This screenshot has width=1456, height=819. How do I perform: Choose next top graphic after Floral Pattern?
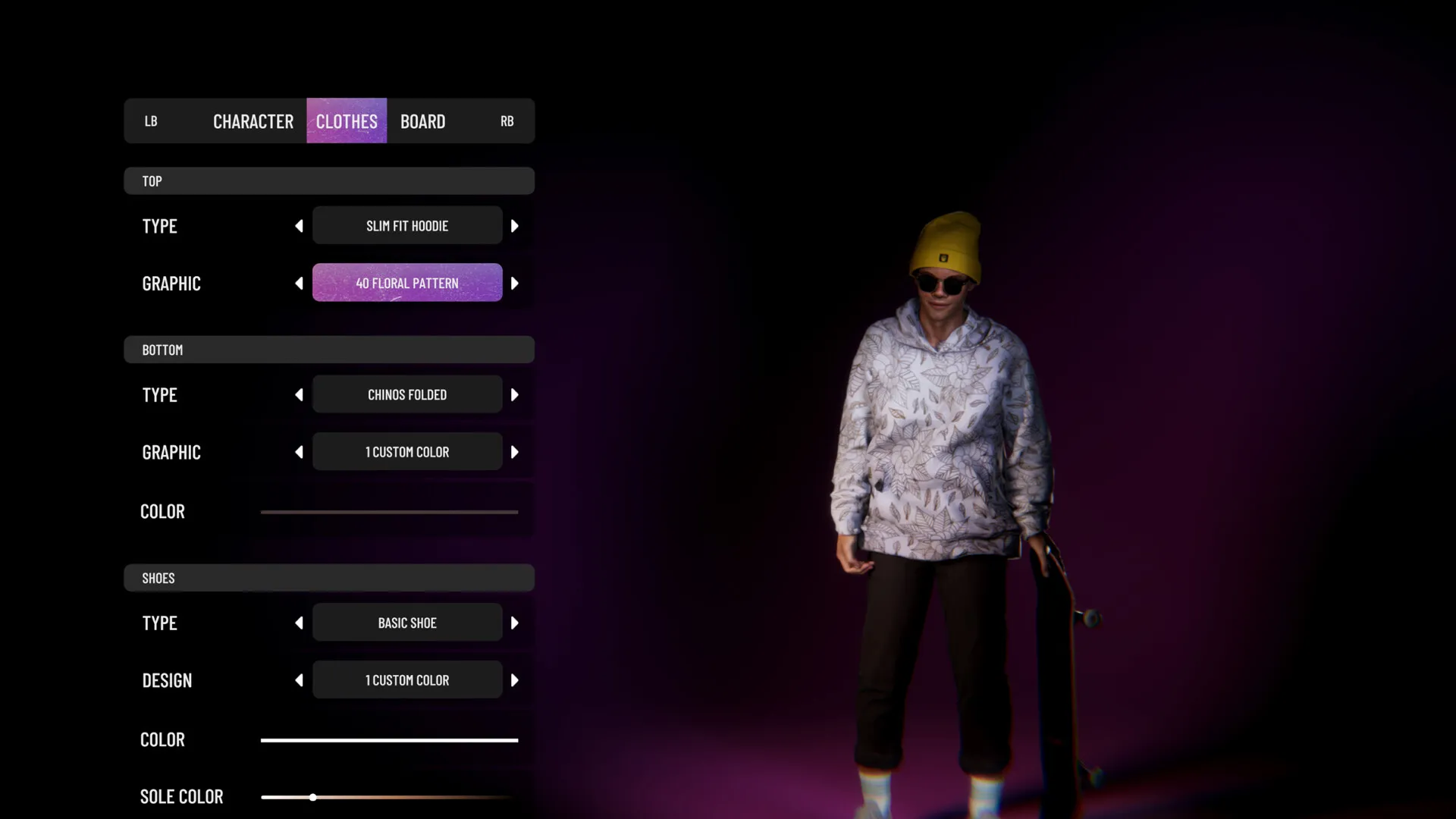coord(515,284)
